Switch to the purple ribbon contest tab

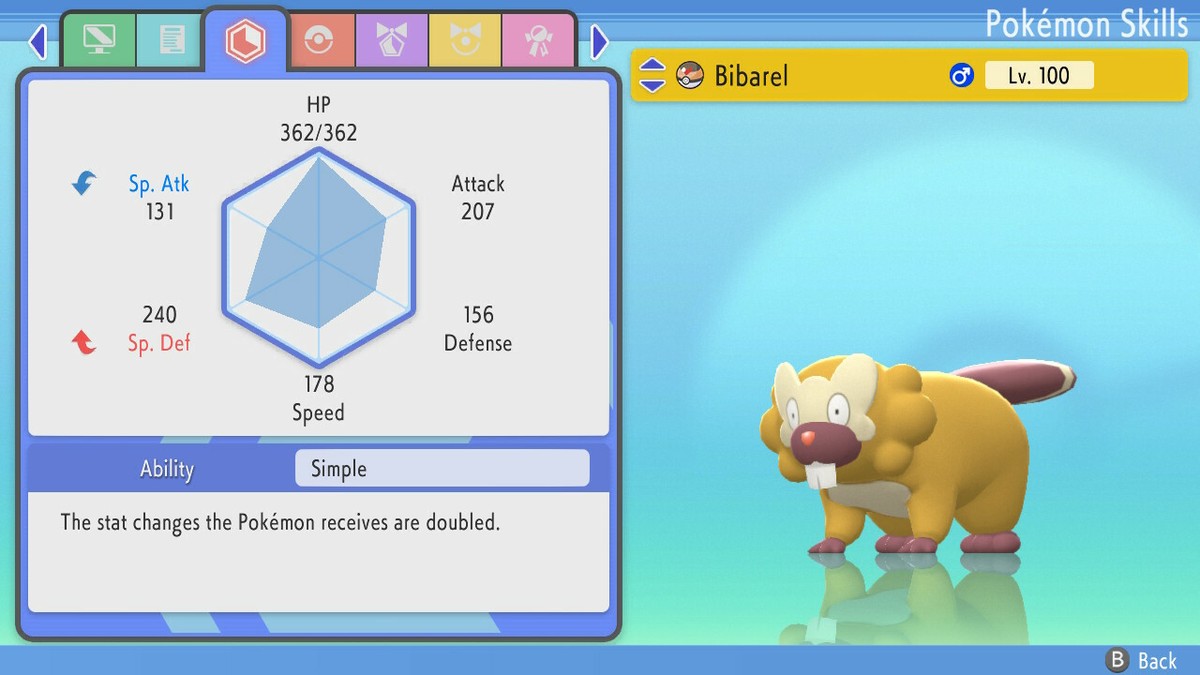point(392,41)
